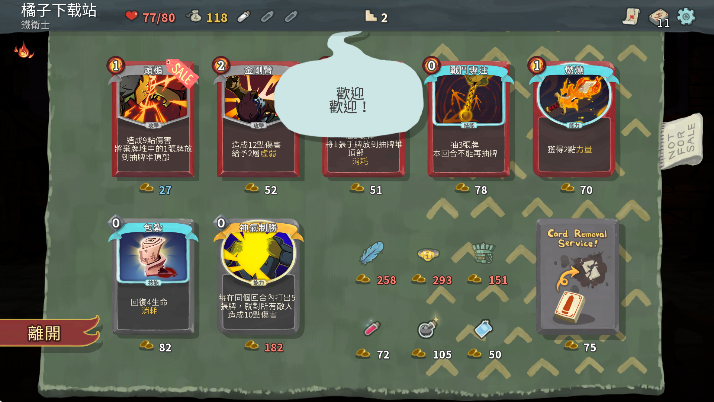
Task: Buy the golden relic priced 293
Action: (x=429, y=255)
